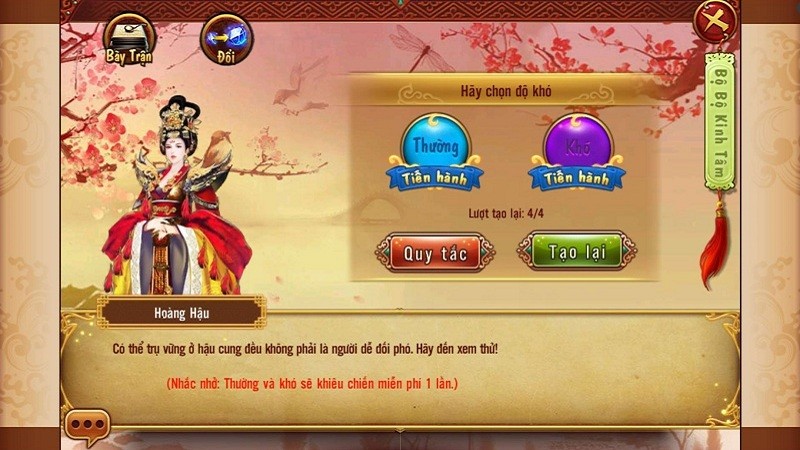Select the Tạo lại reset button
Screen dimensions: 800x450
[575, 251]
